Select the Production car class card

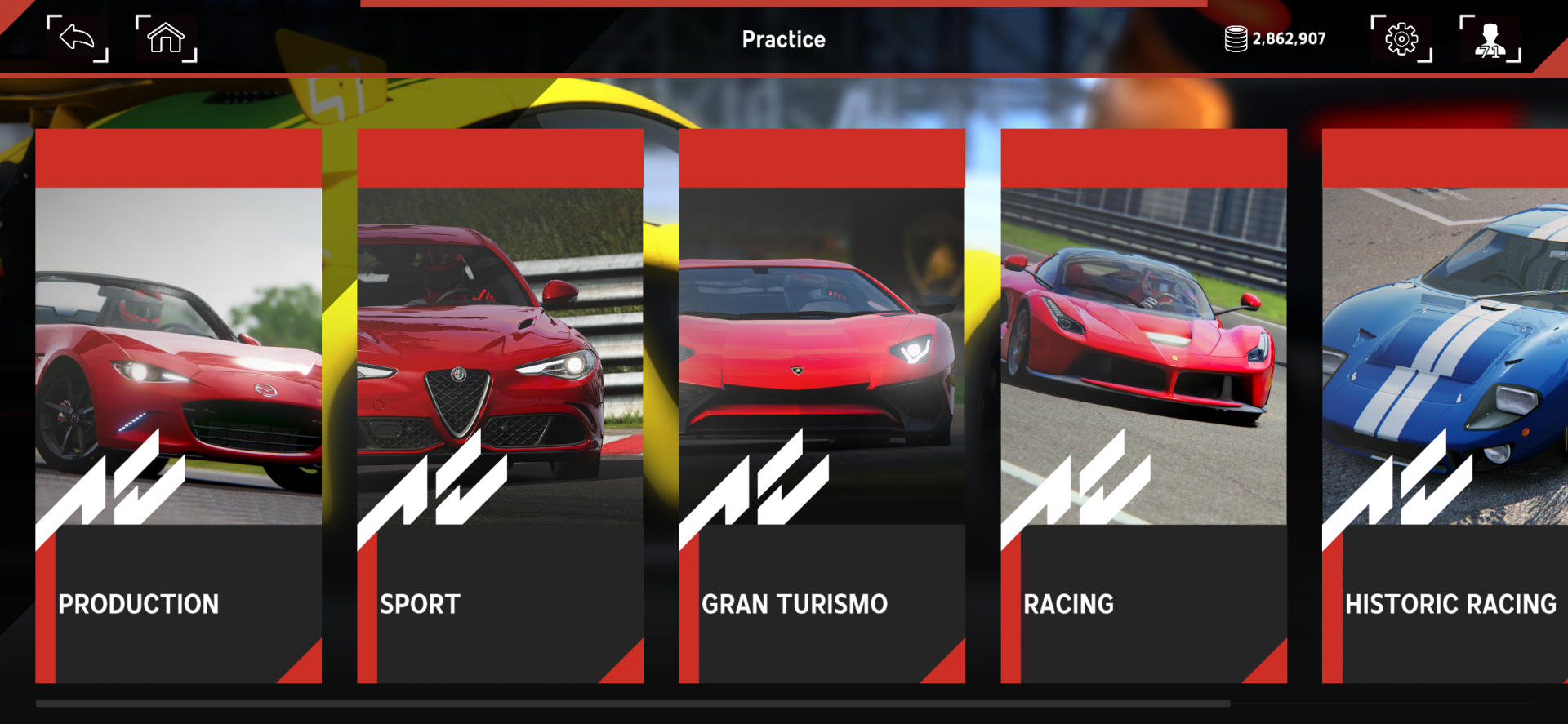(178, 406)
